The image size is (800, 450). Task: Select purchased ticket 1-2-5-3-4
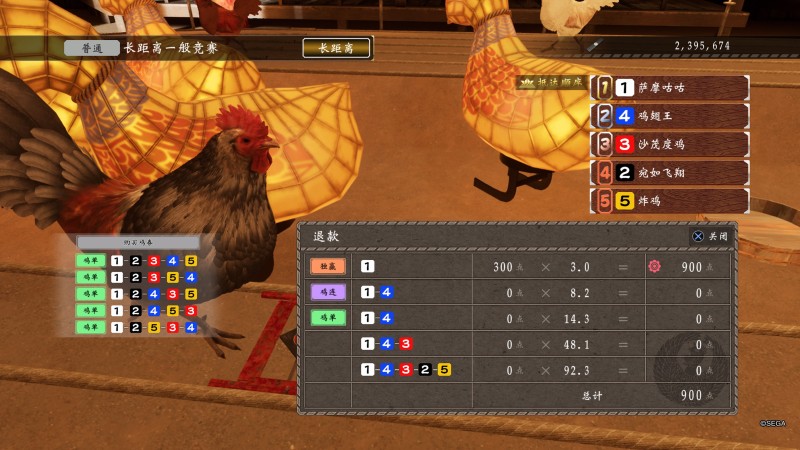click(x=138, y=327)
